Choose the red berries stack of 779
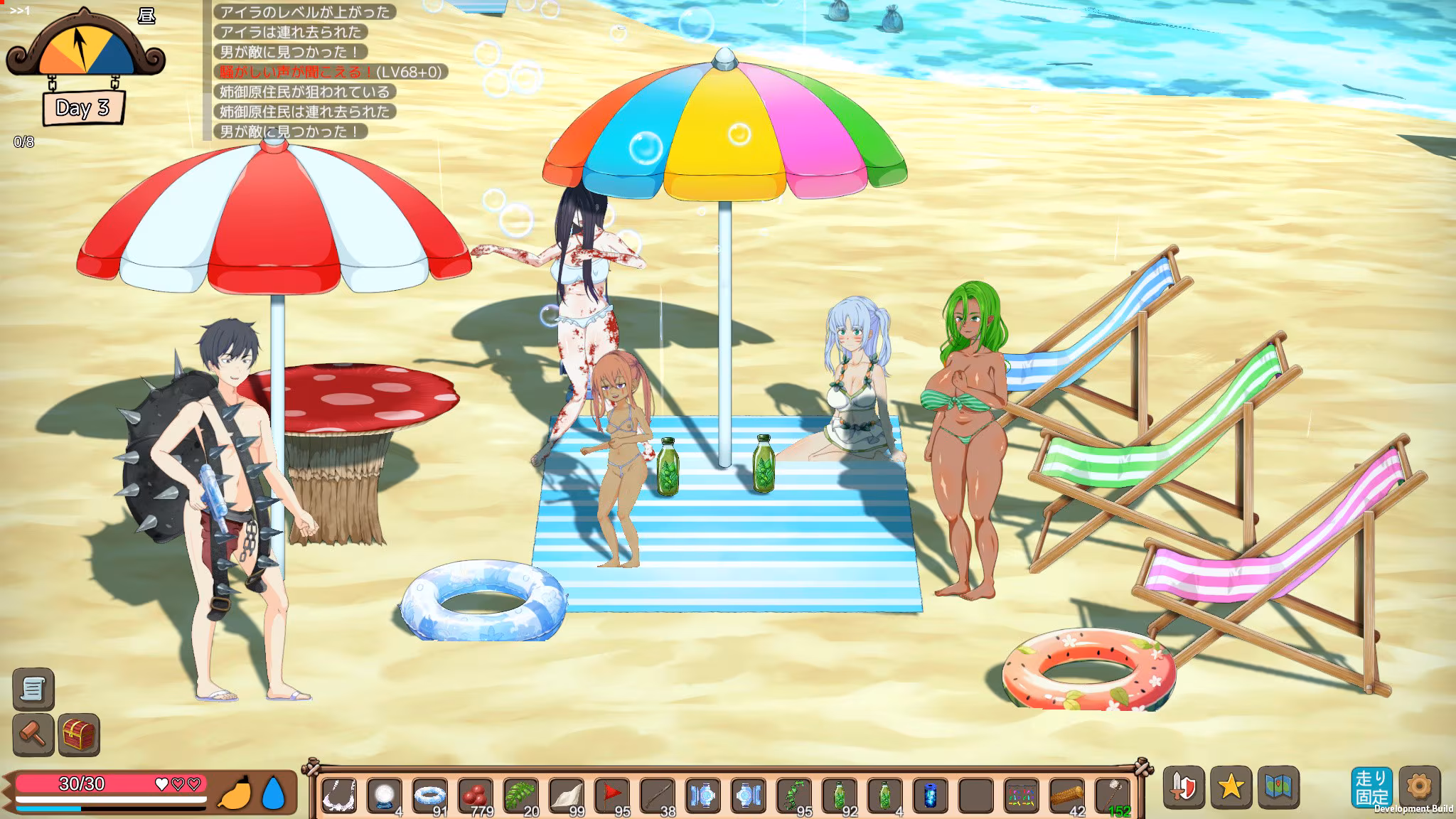This screenshot has height=819, width=1456. click(x=476, y=796)
